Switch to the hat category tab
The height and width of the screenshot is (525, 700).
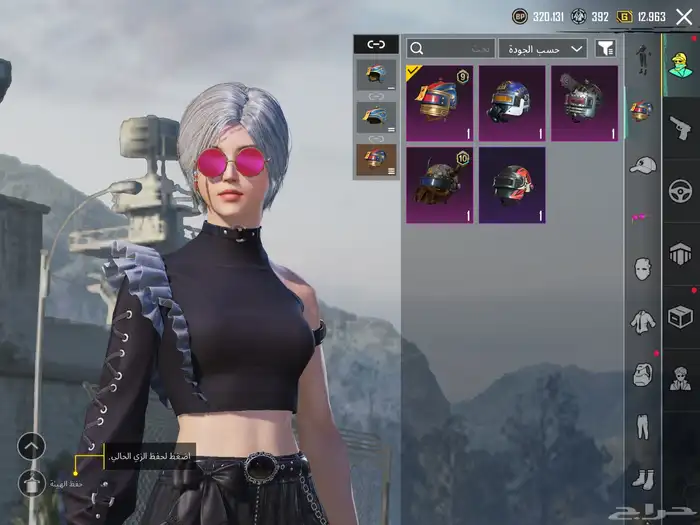[x=642, y=164]
